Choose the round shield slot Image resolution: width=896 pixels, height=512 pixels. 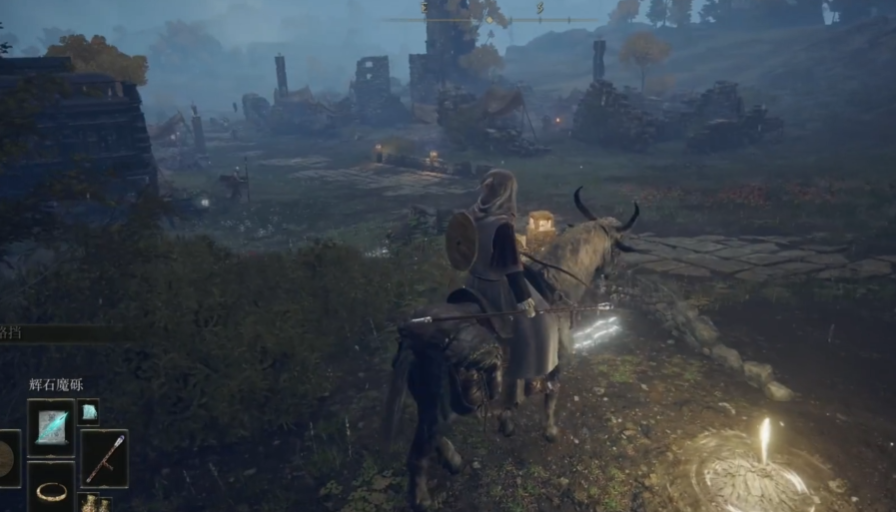8,459
